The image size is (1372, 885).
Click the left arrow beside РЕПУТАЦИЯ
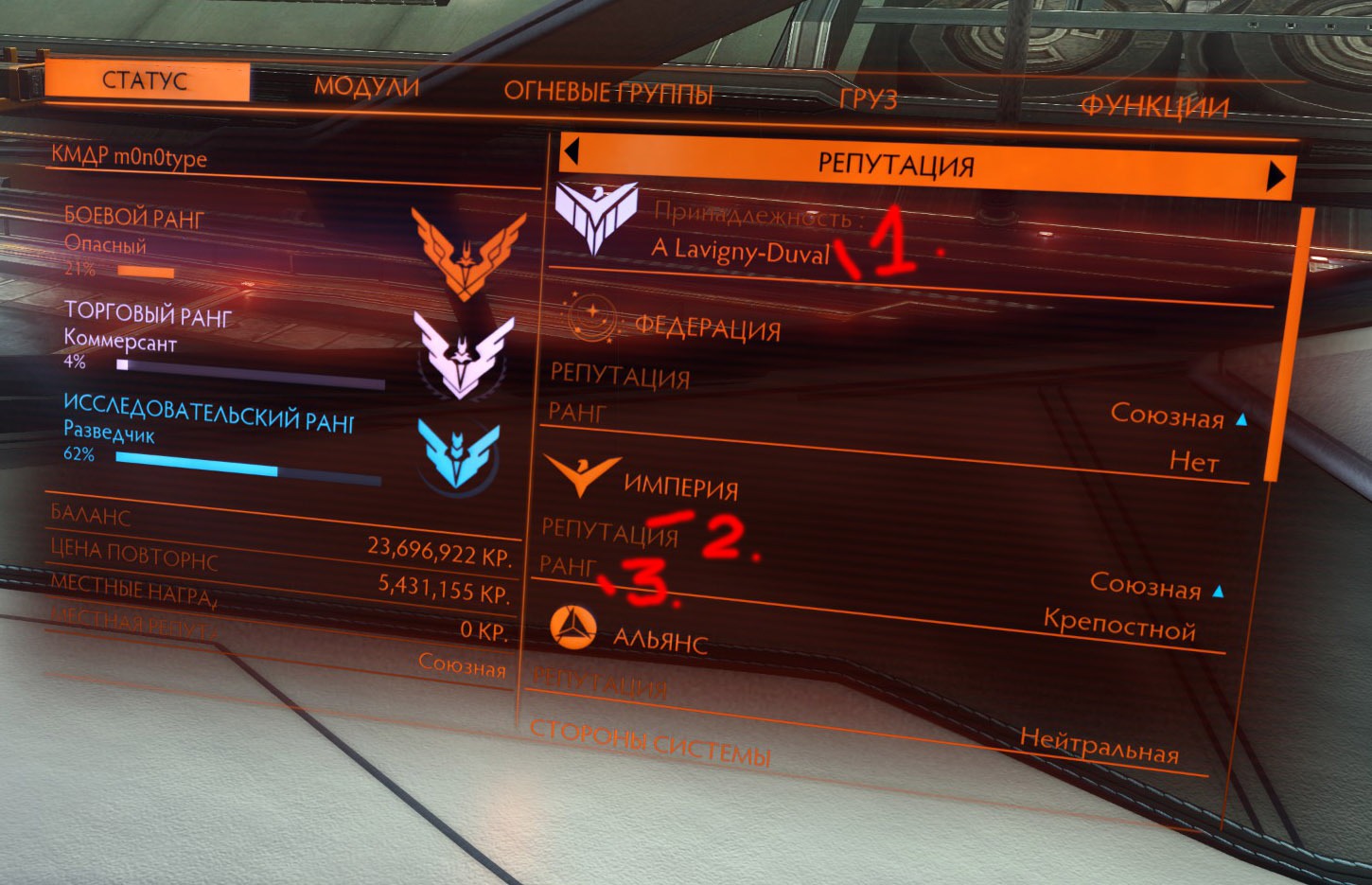point(571,151)
